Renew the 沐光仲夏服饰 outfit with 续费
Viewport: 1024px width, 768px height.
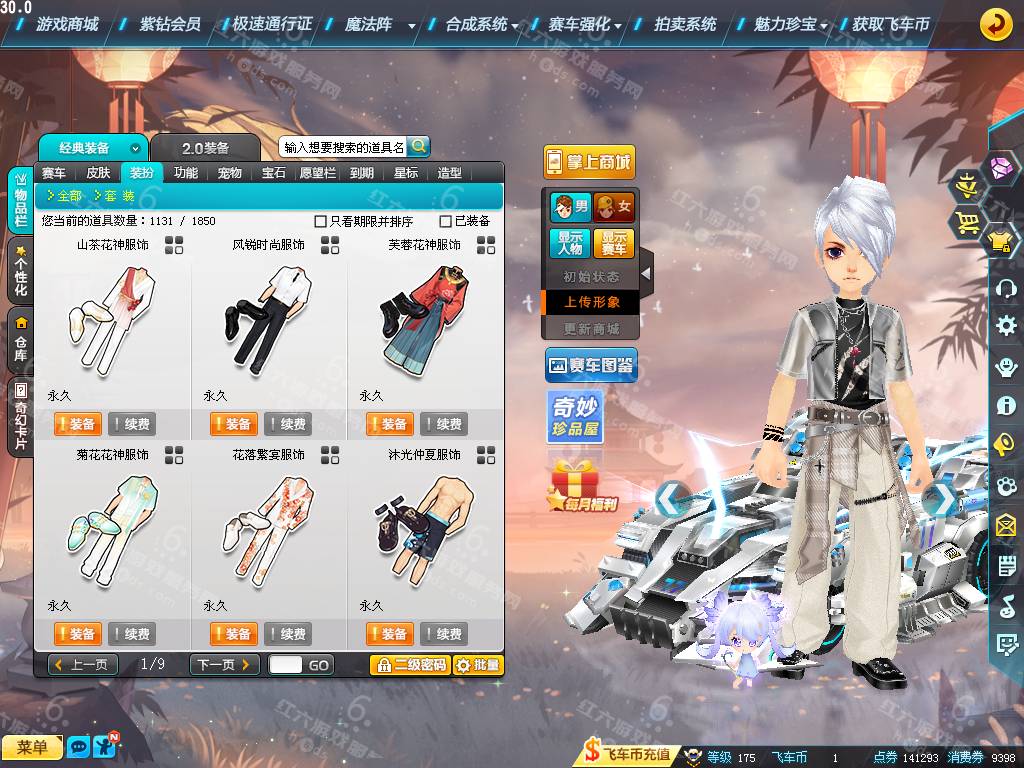tap(444, 634)
